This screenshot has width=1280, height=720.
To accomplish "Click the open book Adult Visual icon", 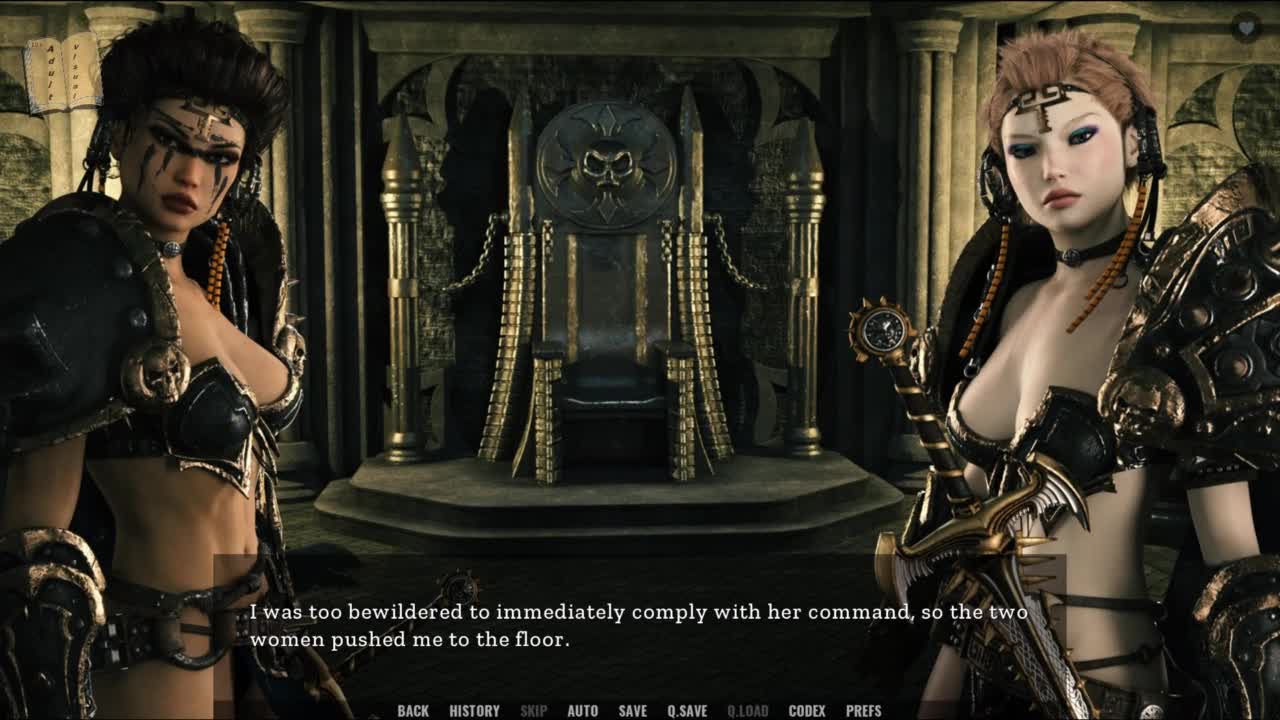I will click(x=62, y=74).
